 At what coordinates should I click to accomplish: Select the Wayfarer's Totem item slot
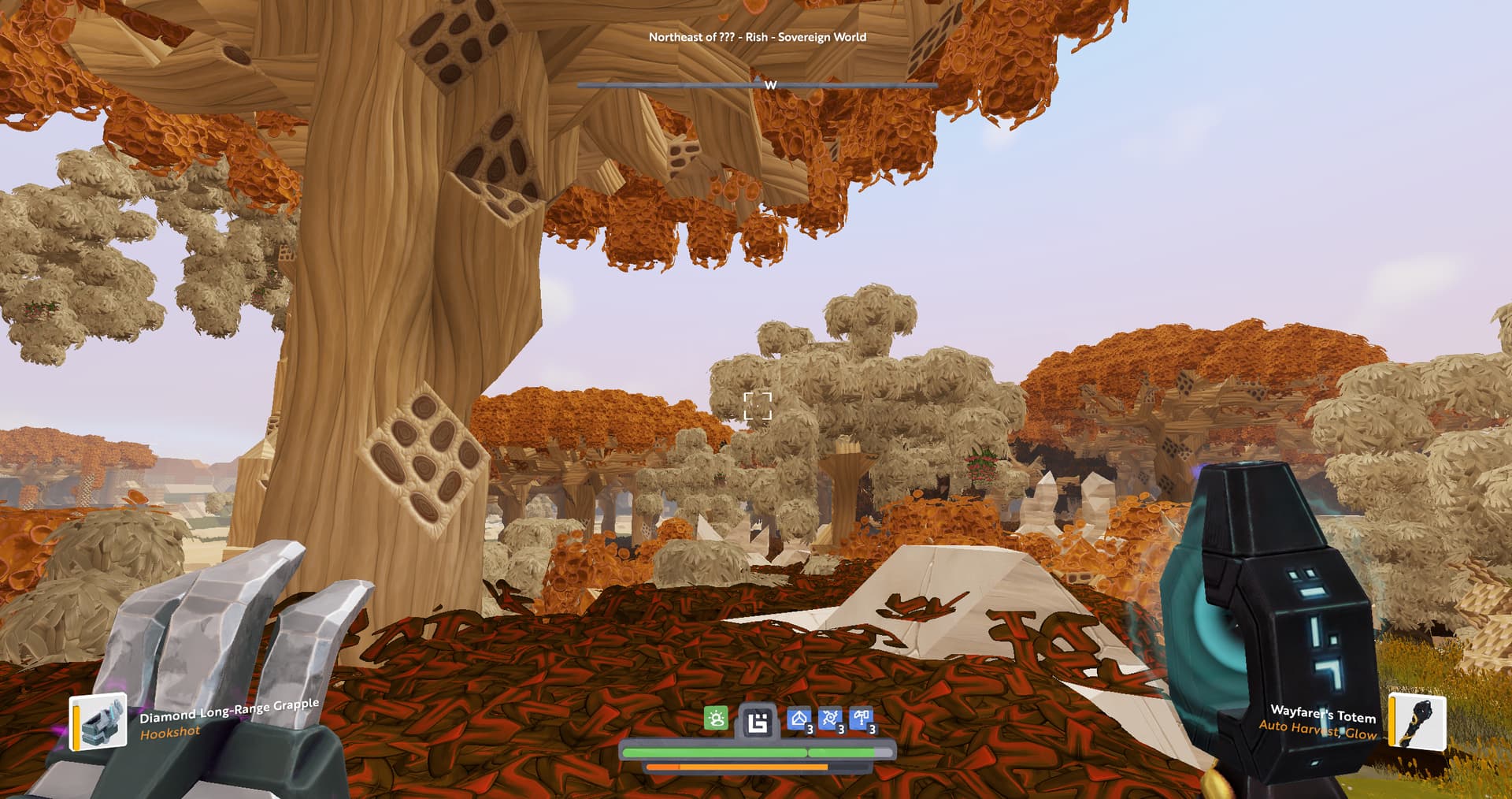(1417, 720)
